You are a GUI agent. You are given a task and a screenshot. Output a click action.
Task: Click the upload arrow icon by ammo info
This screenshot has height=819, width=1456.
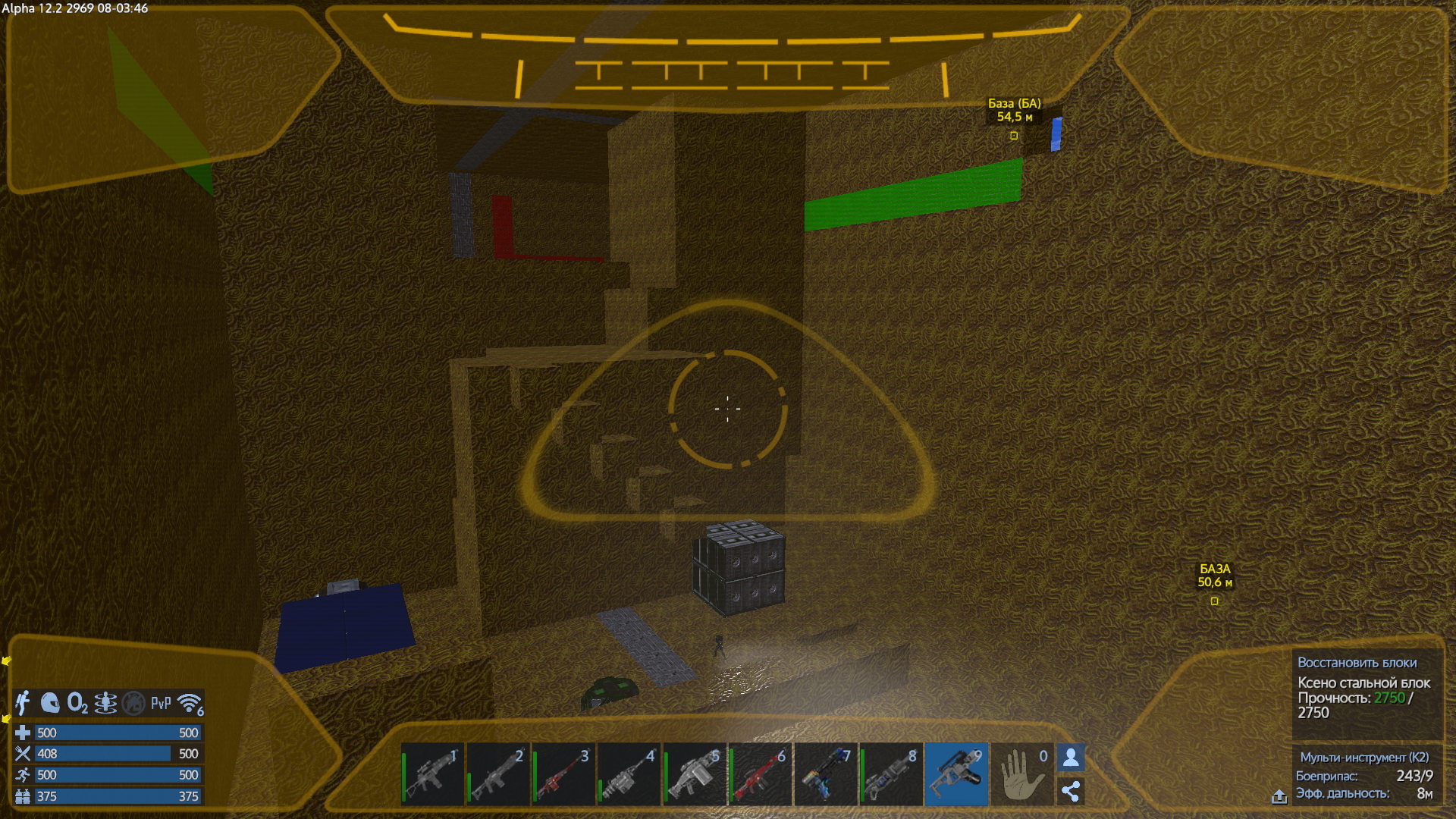point(1279,796)
